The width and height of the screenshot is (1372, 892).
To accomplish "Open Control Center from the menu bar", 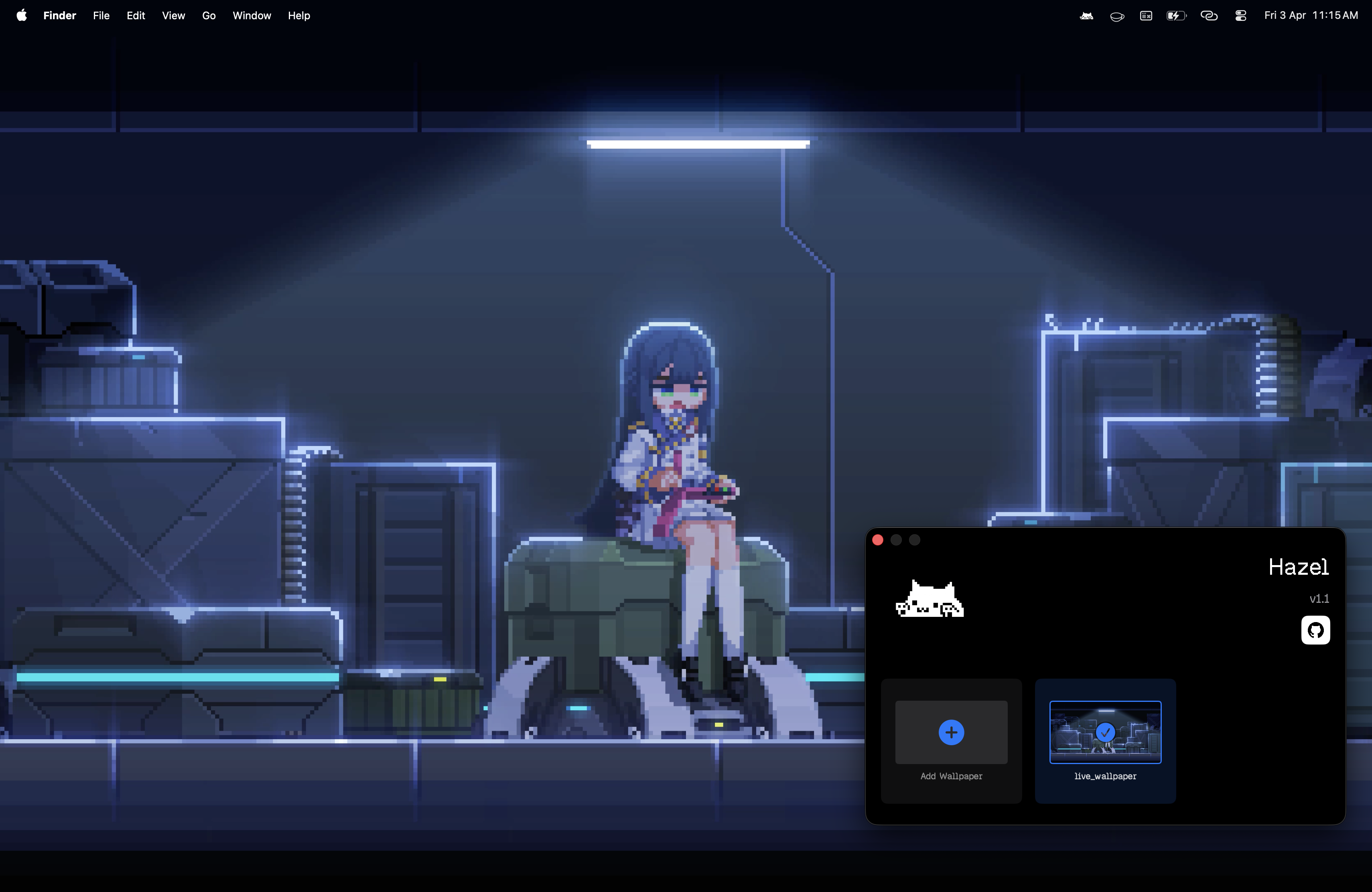I will tap(1240, 16).
